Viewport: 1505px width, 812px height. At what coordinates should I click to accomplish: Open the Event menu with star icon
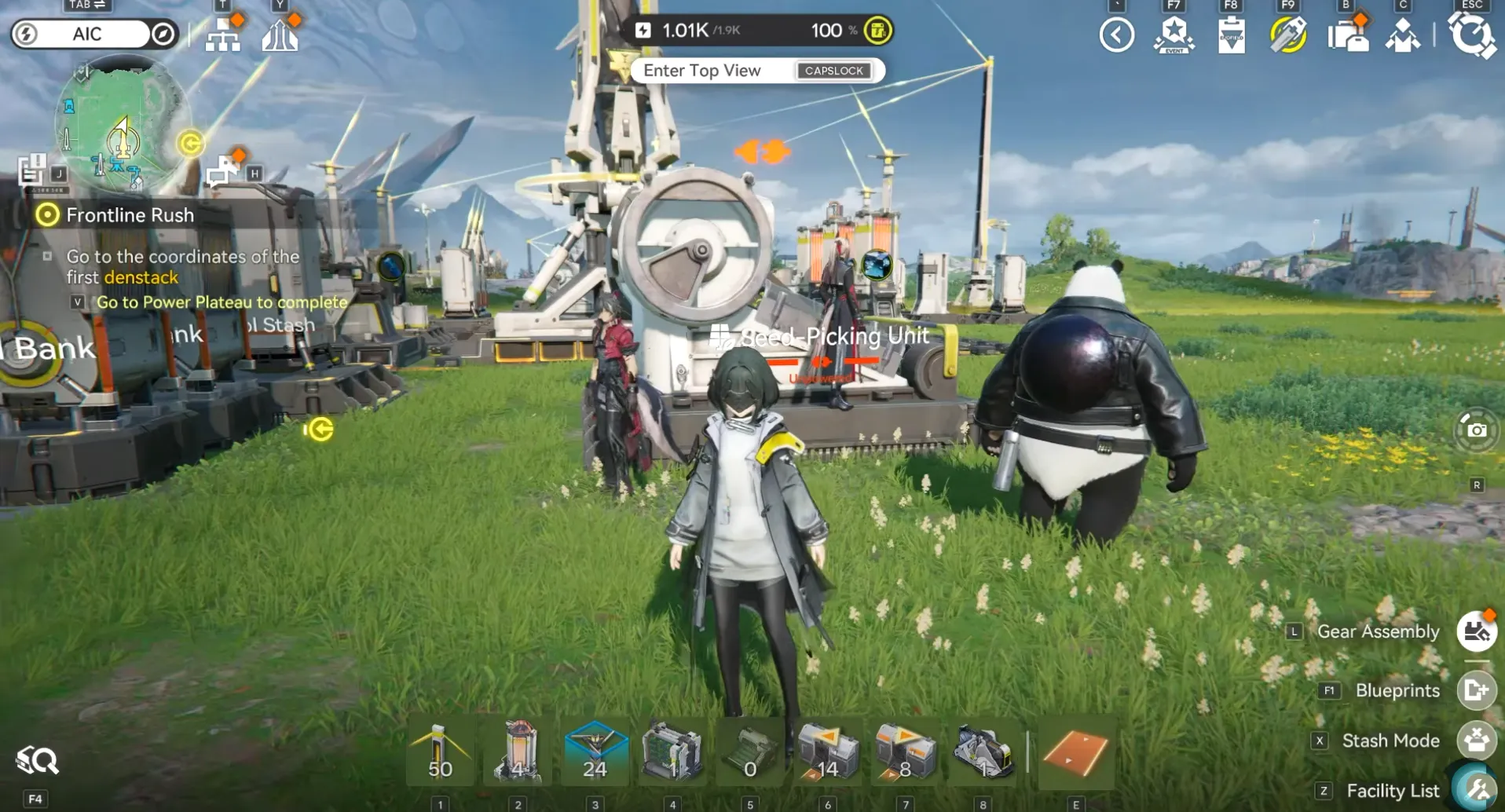[x=1174, y=35]
